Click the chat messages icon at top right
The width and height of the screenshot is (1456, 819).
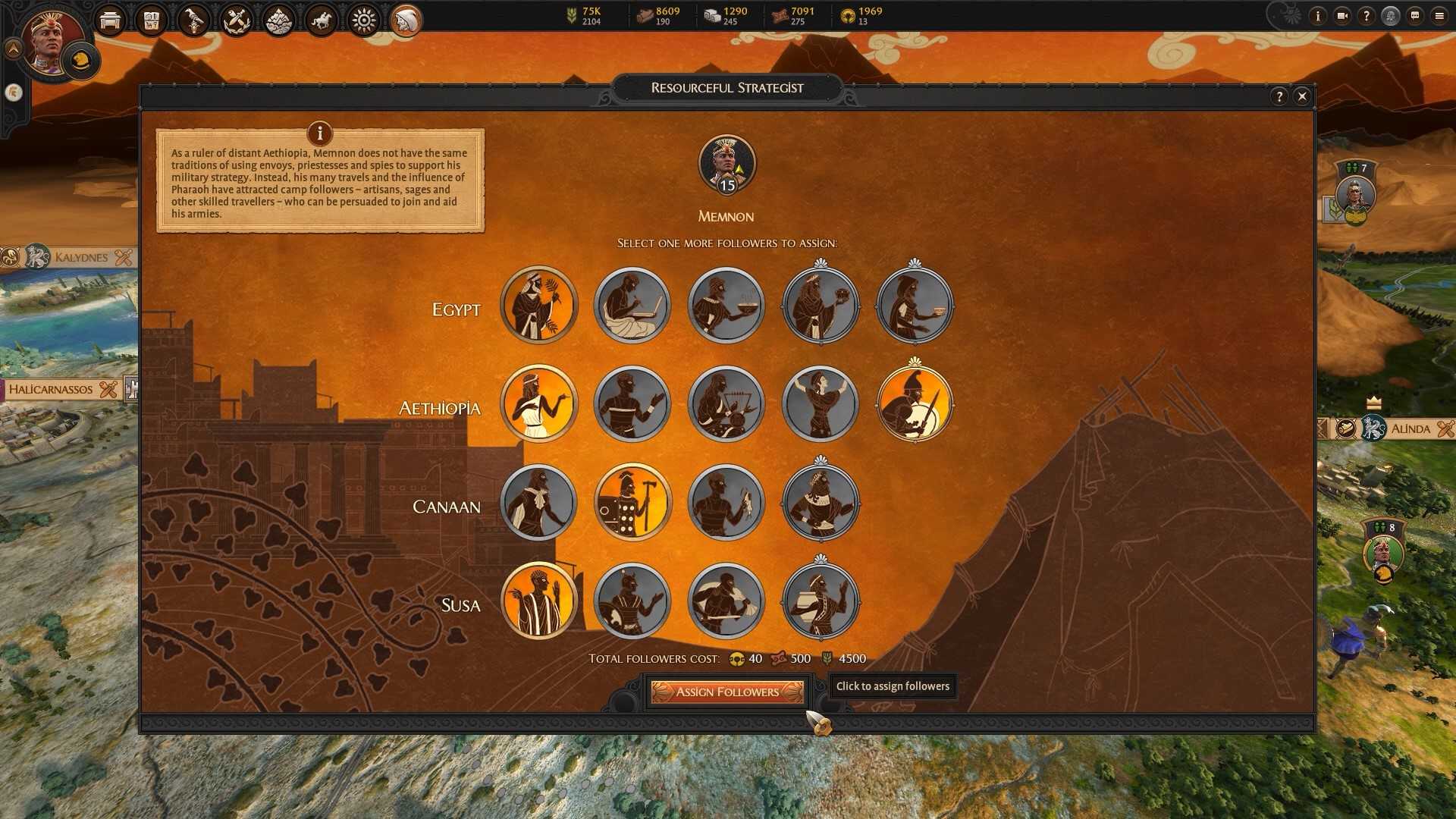(x=1415, y=16)
